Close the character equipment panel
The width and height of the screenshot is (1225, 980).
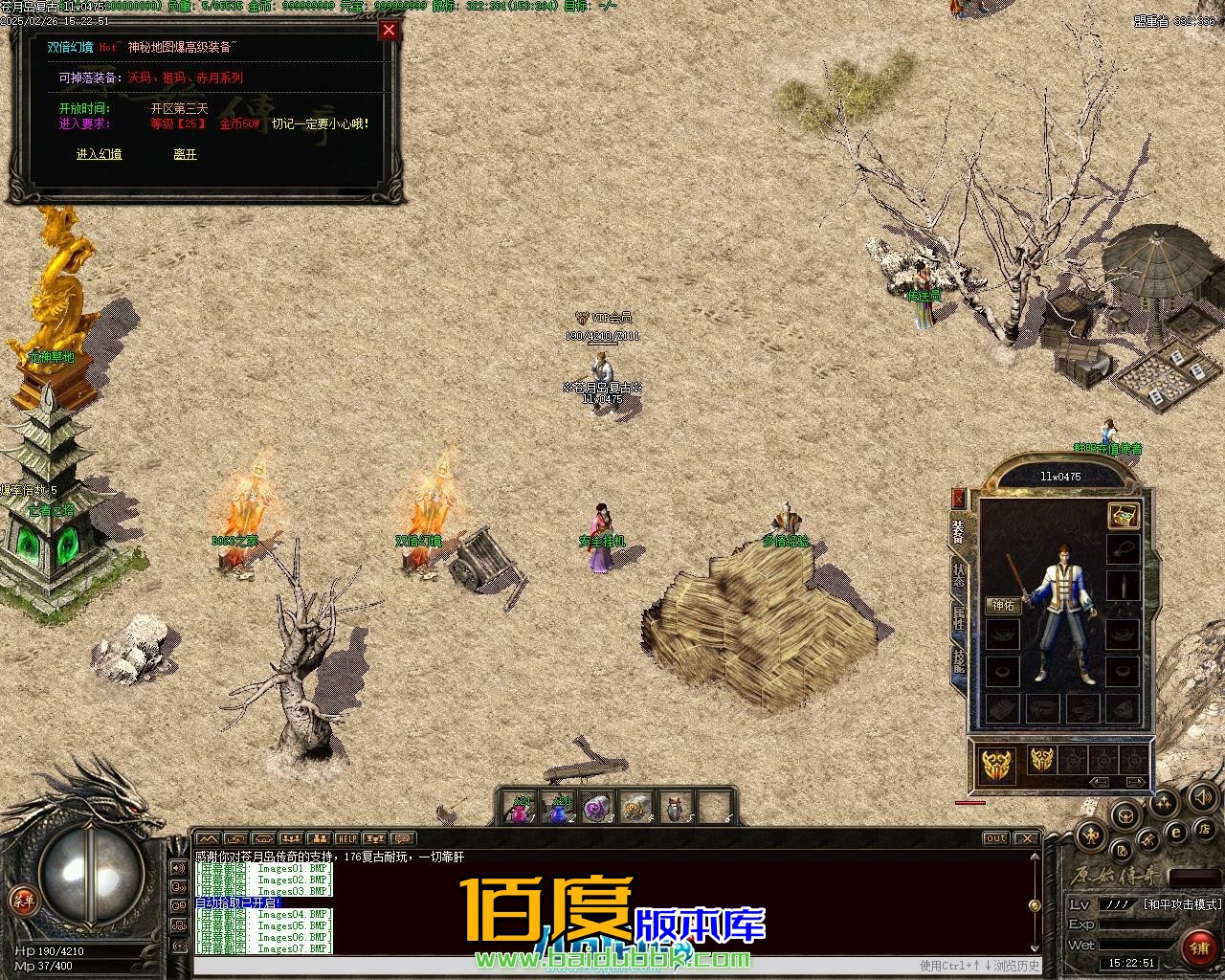958,498
